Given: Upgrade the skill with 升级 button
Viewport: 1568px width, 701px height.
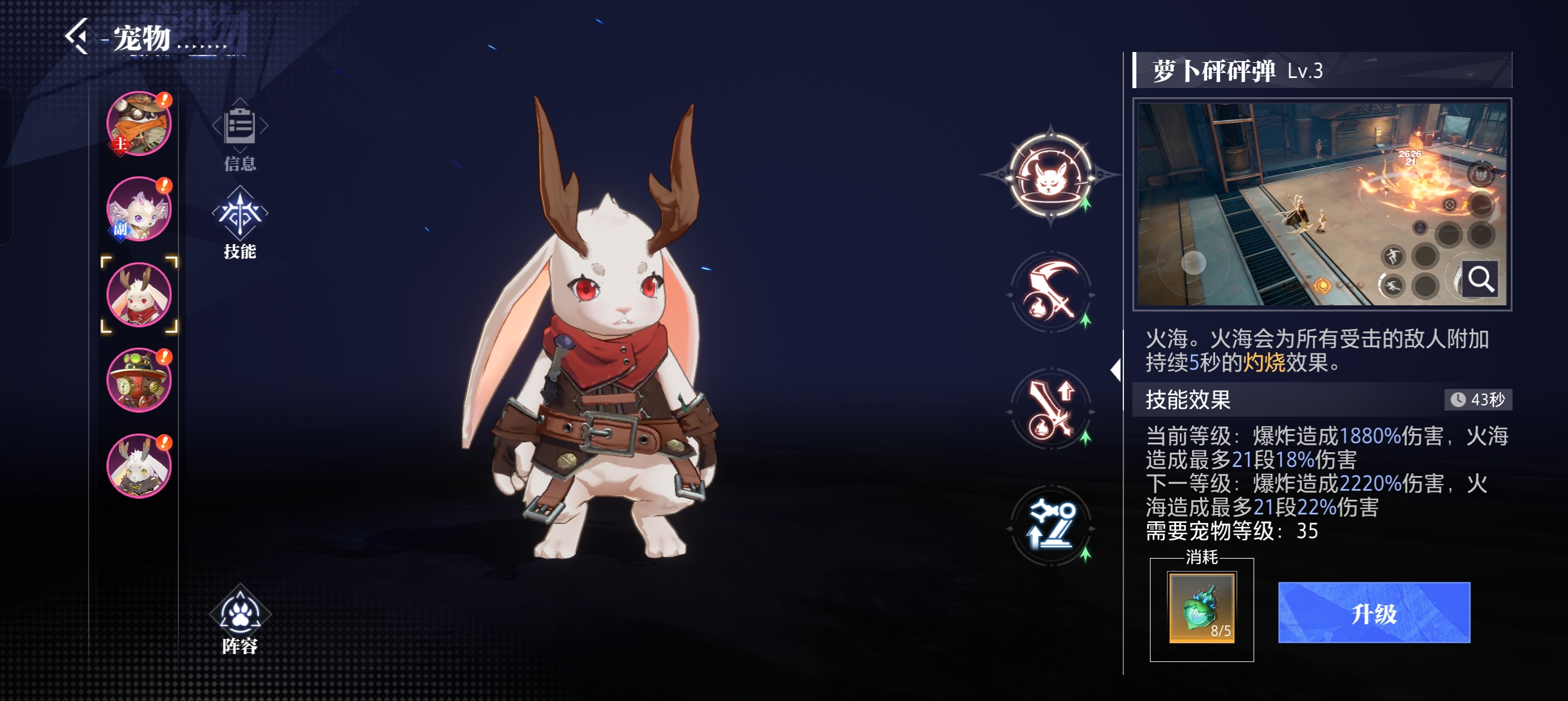Looking at the screenshot, I should [x=1374, y=613].
